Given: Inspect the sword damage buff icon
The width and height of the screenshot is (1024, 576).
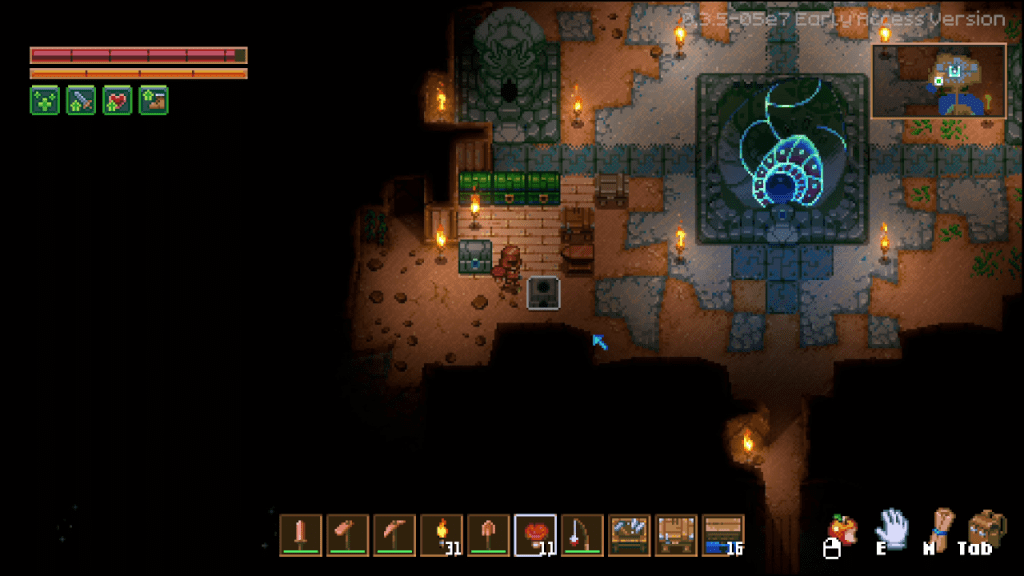Looking at the screenshot, I should [81, 100].
